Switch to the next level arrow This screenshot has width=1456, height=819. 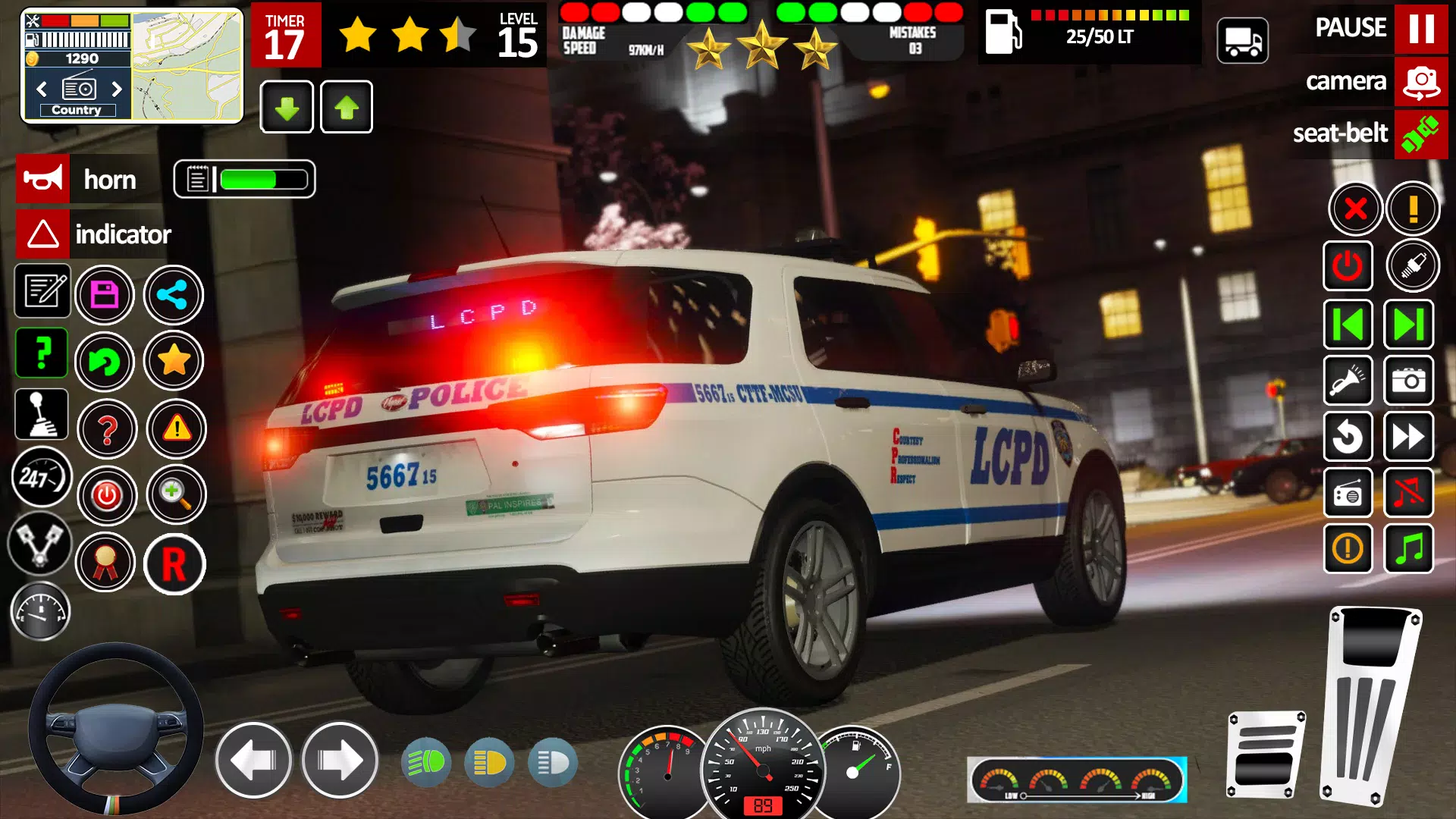click(1410, 323)
